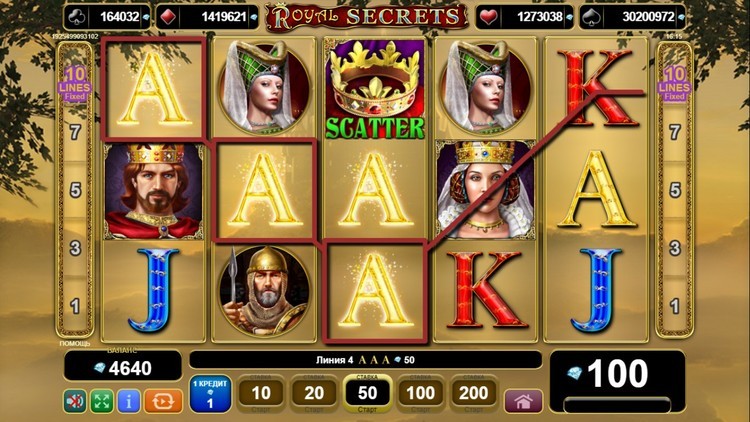Activate the orange autoplay button
This screenshot has width=750, height=422.
tap(163, 401)
